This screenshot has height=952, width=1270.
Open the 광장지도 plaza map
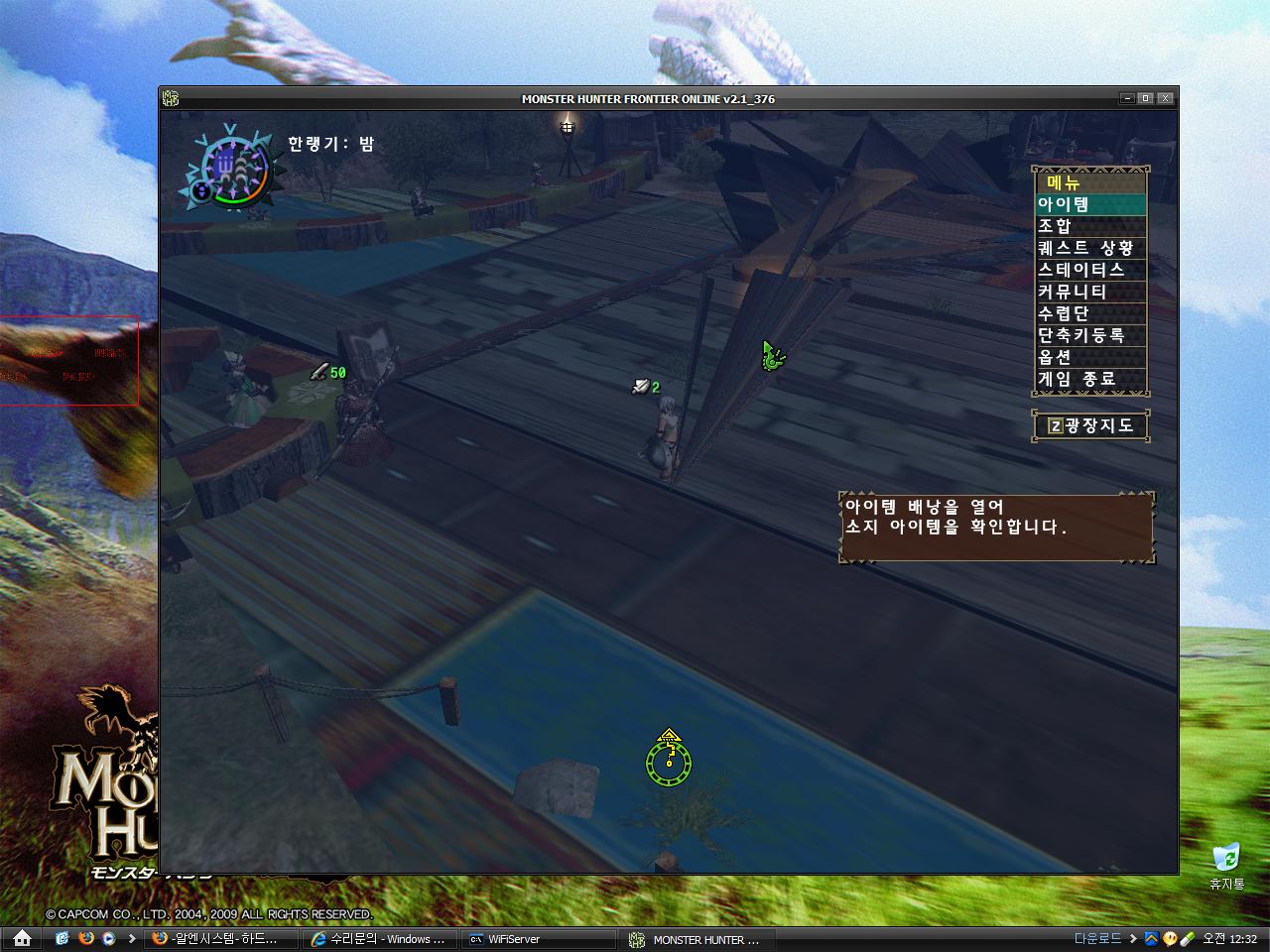pyautogui.click(x=1095, y=424)
